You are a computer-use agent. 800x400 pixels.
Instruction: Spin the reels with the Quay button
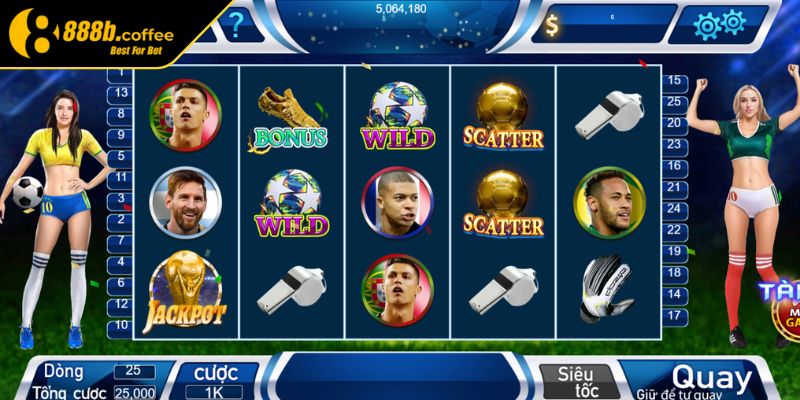(711, 380)
